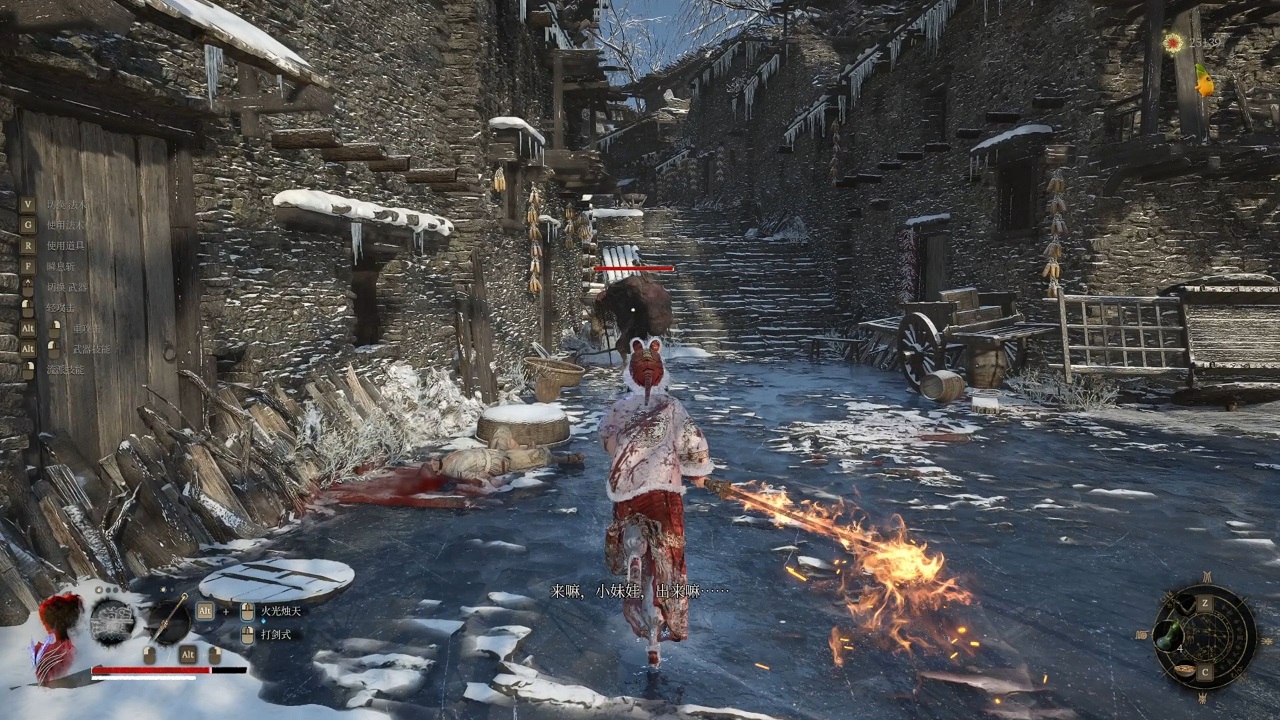1280x720 pixels.
Task: Select the dark item slot beside Z
Action: tap(1184, 603)
